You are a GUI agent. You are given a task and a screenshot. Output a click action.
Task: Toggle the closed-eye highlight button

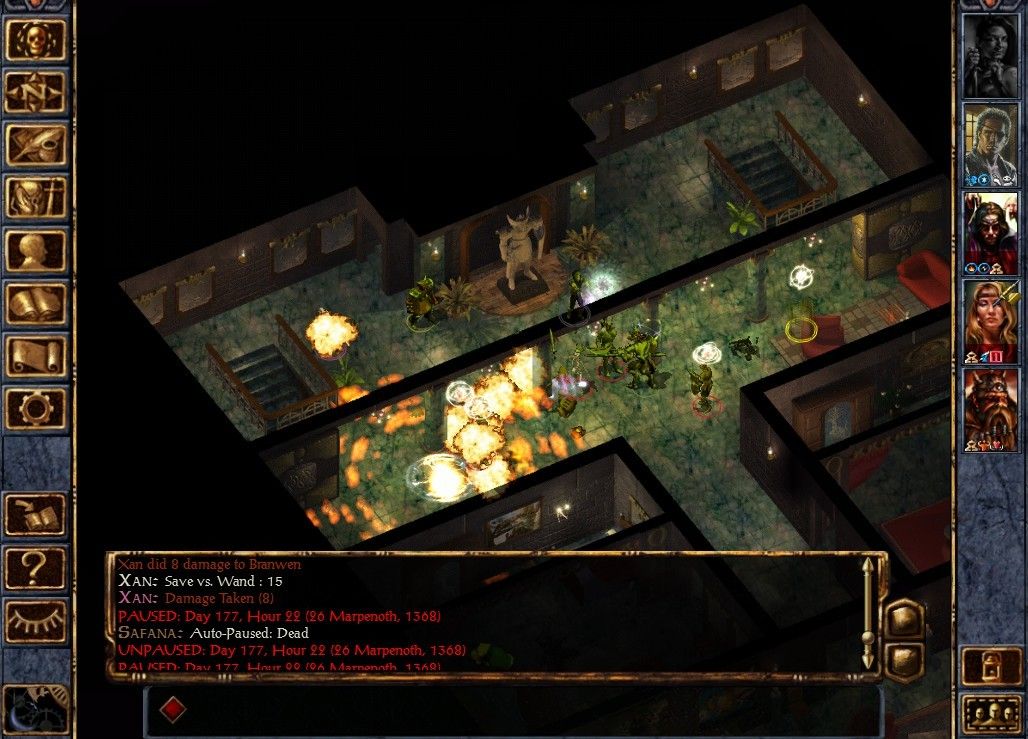click(36, 621)
